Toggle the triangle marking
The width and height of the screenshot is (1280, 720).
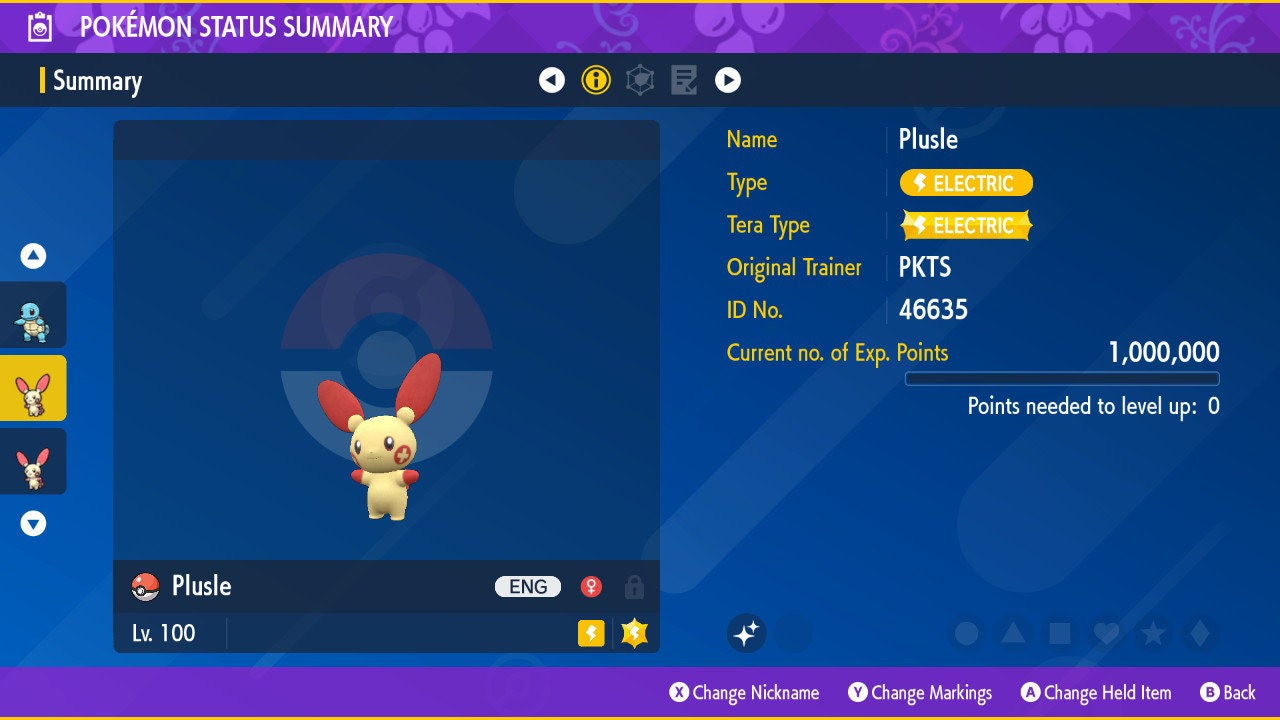(x=1013, y=633)
